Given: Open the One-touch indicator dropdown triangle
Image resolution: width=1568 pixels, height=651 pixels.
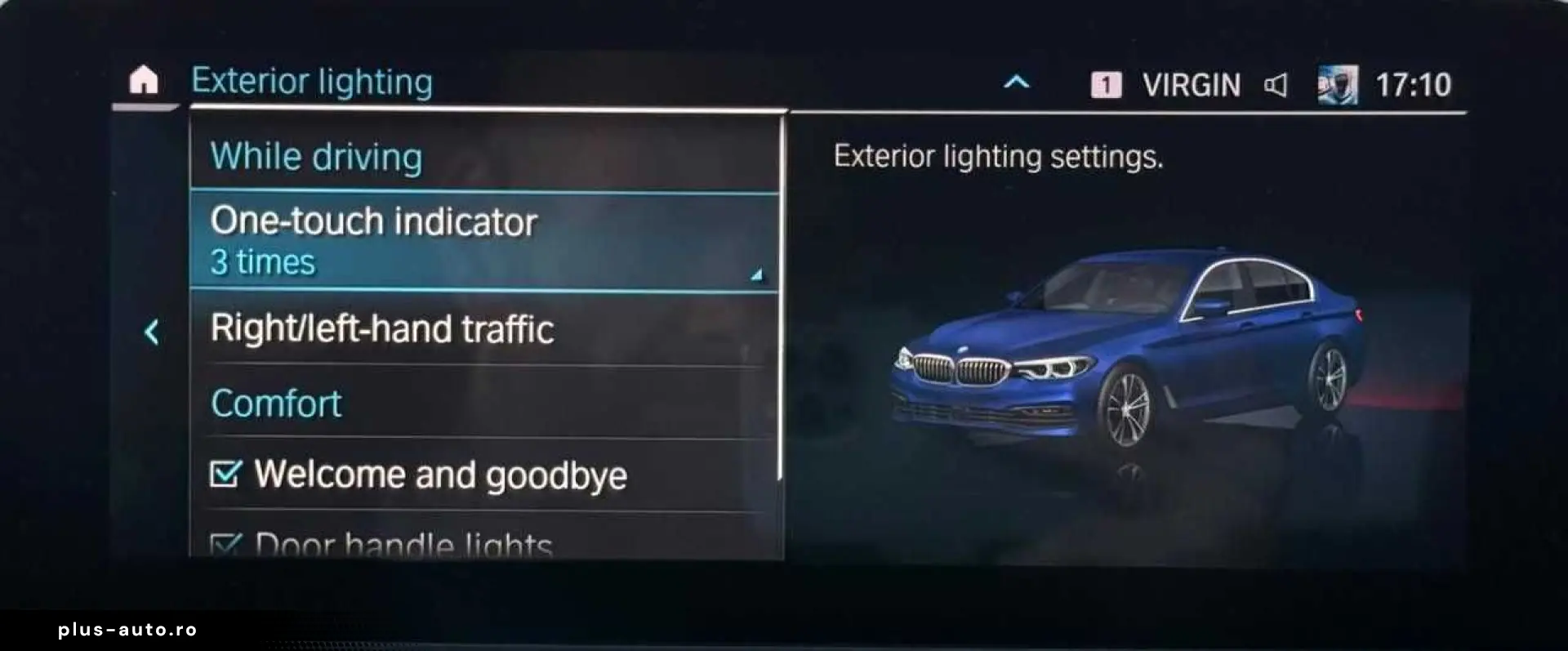Looking at the screenshot, I should click(x=758, y=274).
